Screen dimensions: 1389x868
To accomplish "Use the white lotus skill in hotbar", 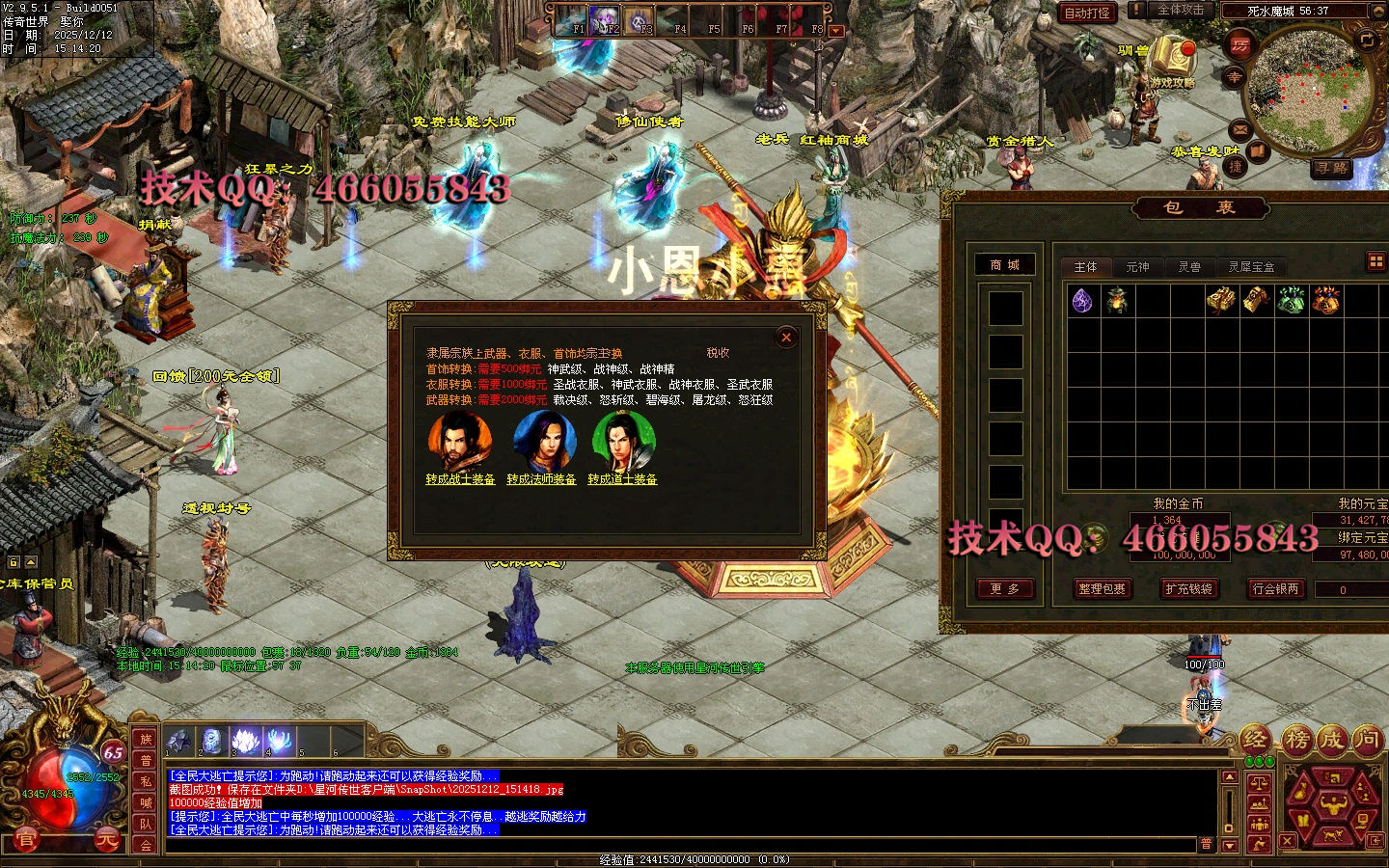I will (247, 741).
